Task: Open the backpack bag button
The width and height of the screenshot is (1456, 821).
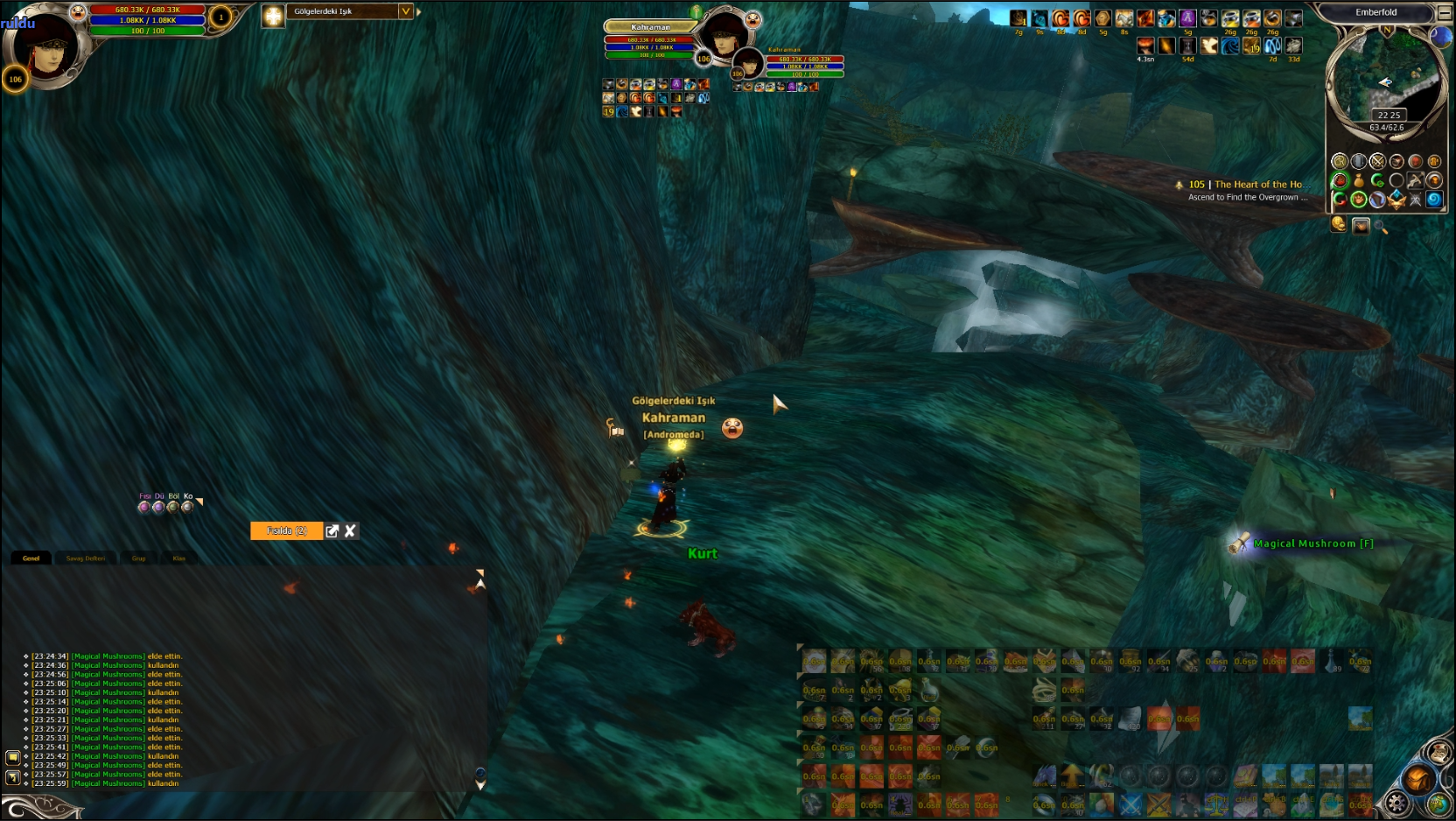Action: coord(1418,778)
